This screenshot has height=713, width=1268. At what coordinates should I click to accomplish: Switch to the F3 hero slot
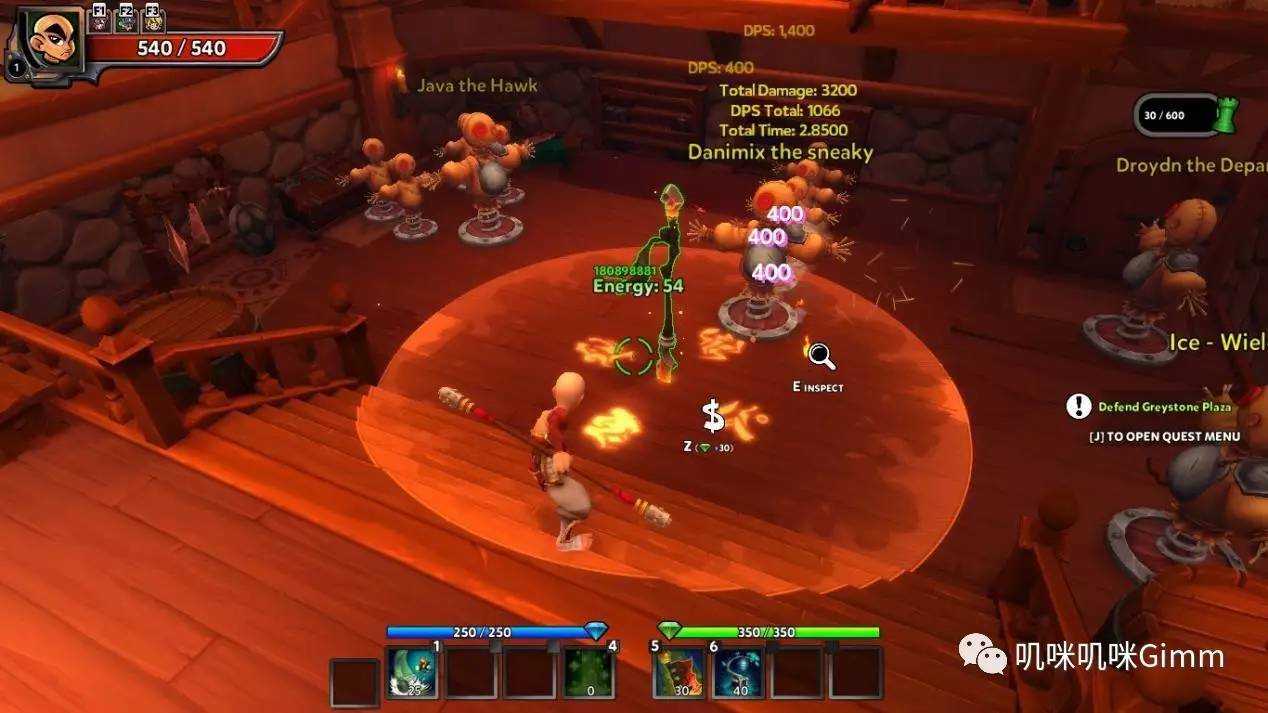[x=152, y=18]
